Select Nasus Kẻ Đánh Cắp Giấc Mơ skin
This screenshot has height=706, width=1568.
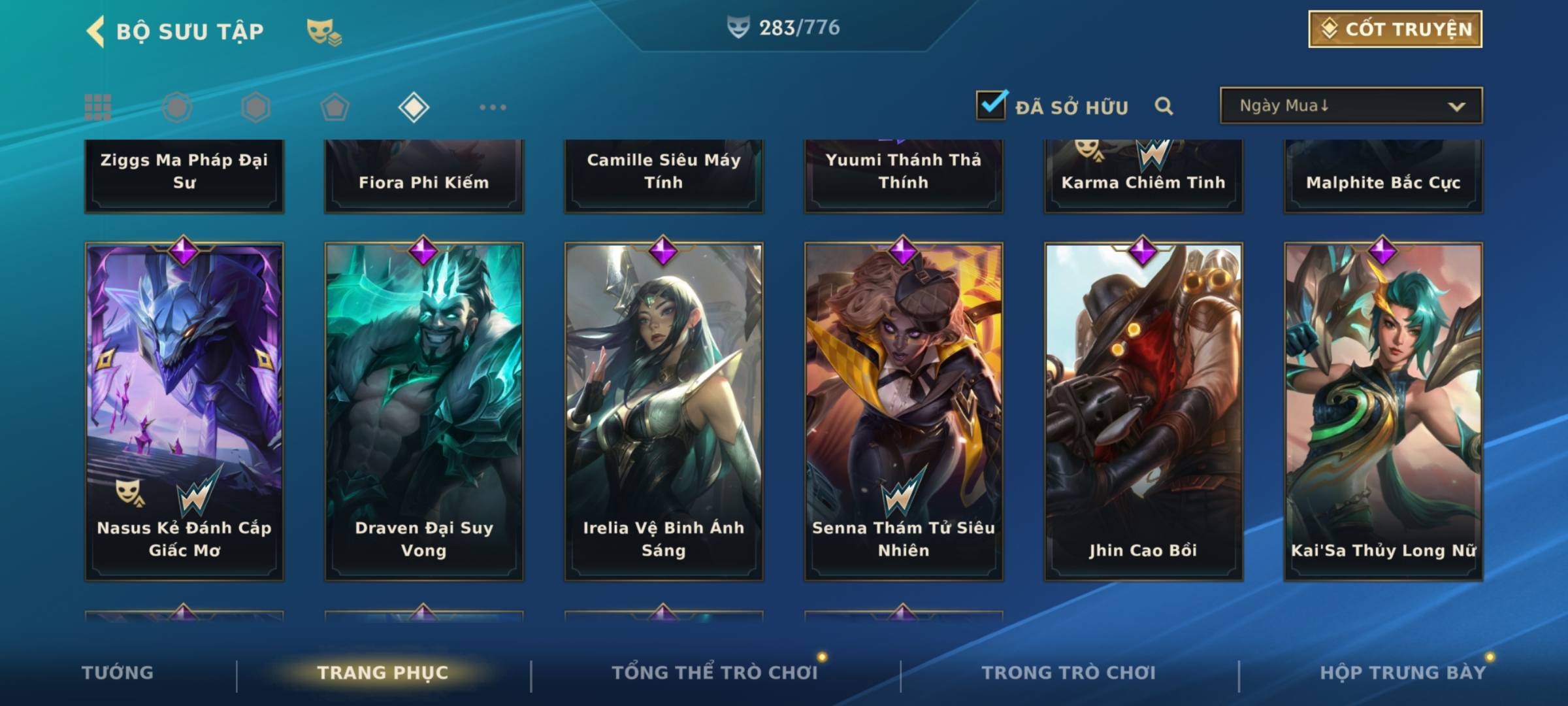[x=184, y=412]
